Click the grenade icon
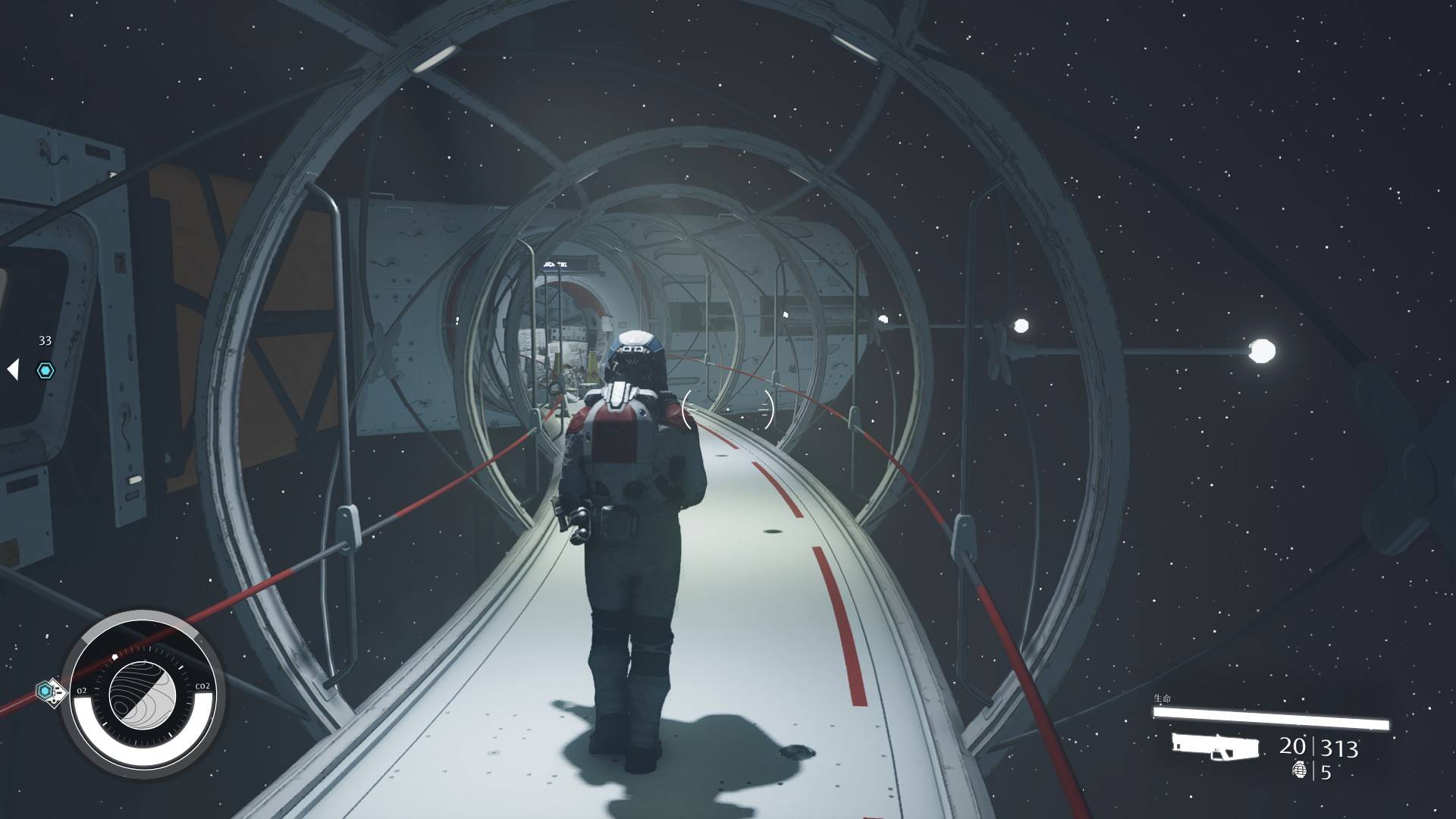Image resolution: width=1456 pixels, height=819 pixels. coord(1300,771)
